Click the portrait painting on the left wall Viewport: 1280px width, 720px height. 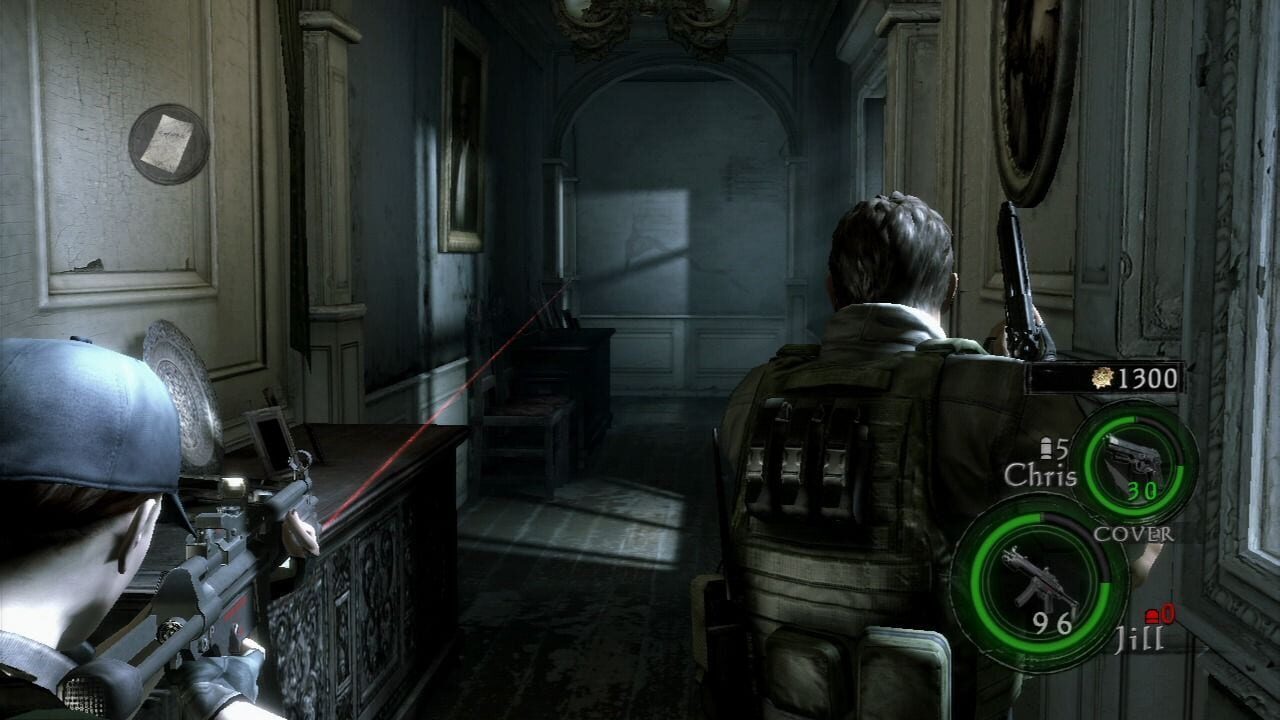466,130
